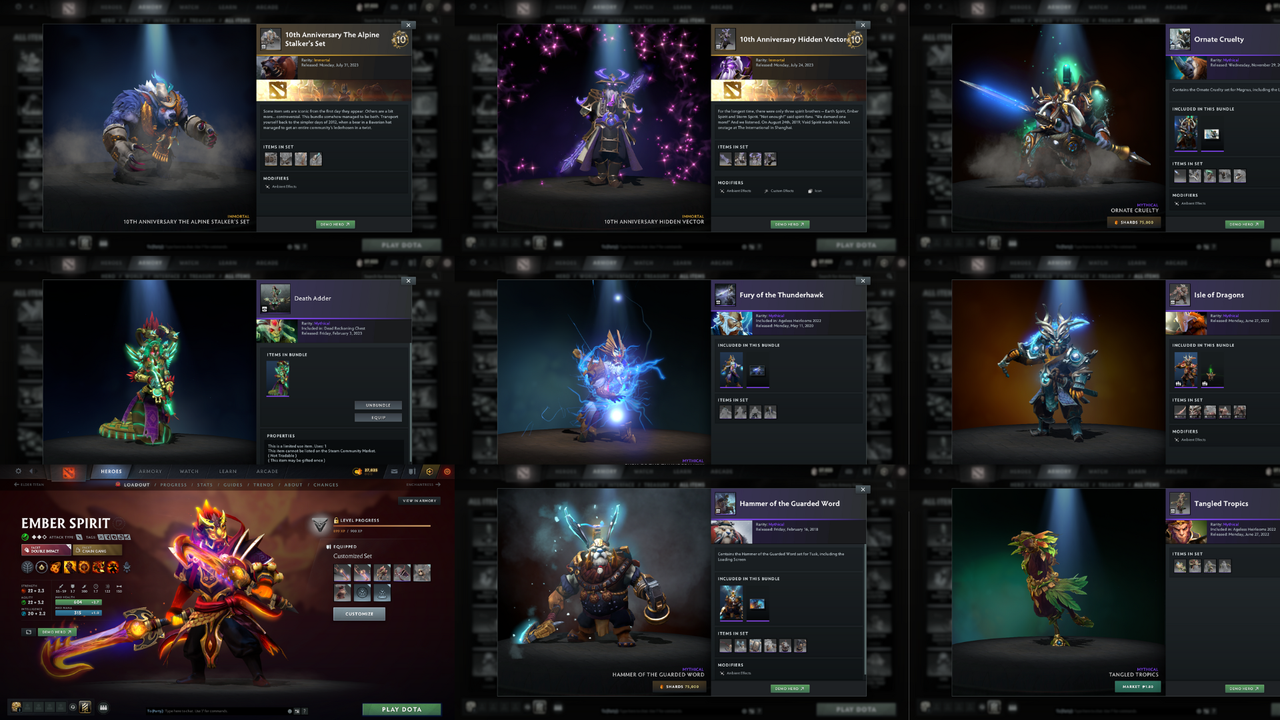Open the mail notification icon top right
The width and height of the screenshot is (1280, 720).
pos(392,471)
